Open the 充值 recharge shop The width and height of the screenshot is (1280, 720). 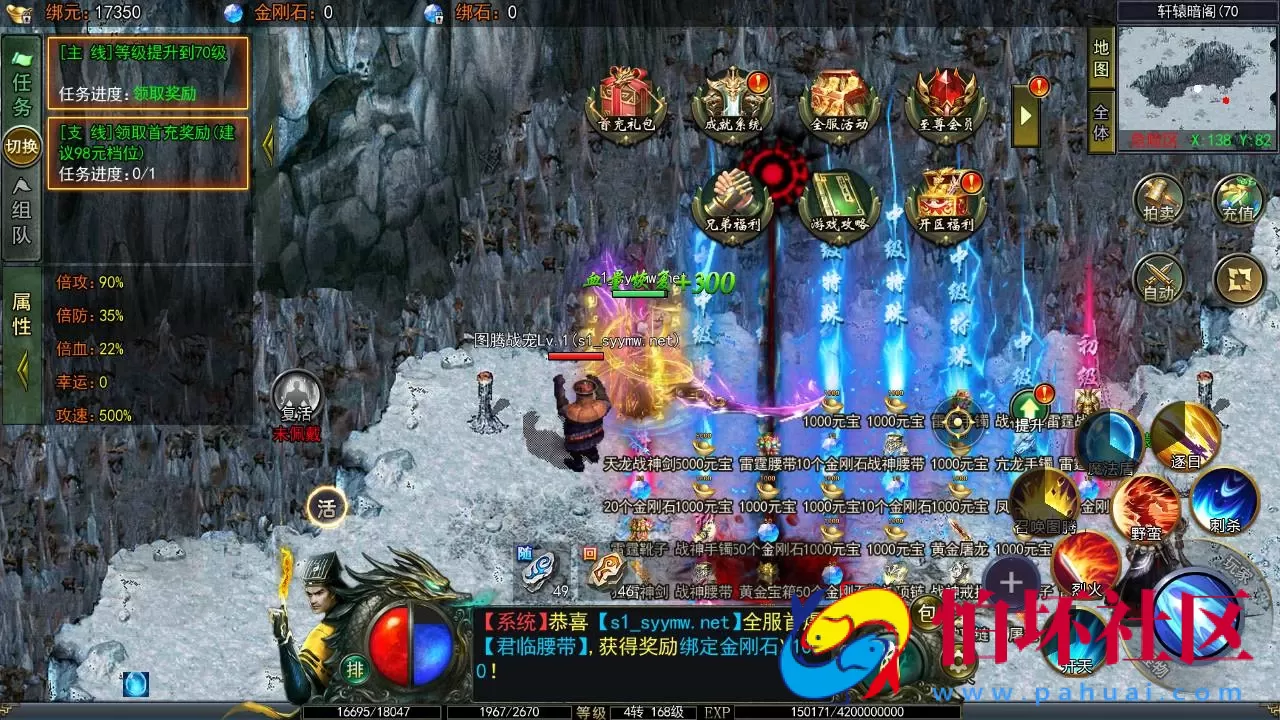1238,199
